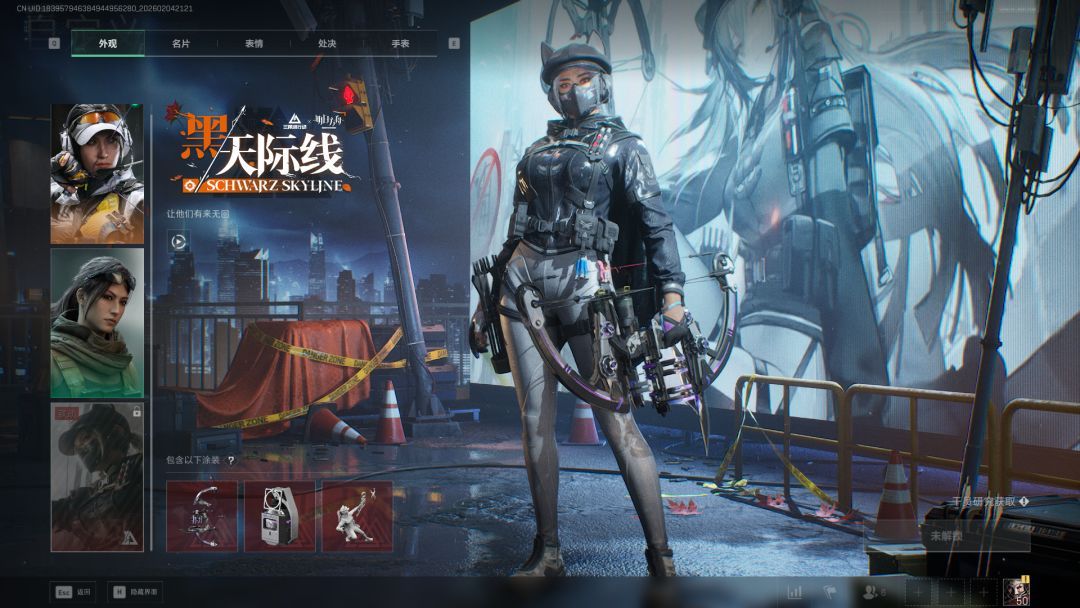Open the 干员研究获取 info icon
The height and width of the screenshot is (608, 1080).
[1025, 502]
